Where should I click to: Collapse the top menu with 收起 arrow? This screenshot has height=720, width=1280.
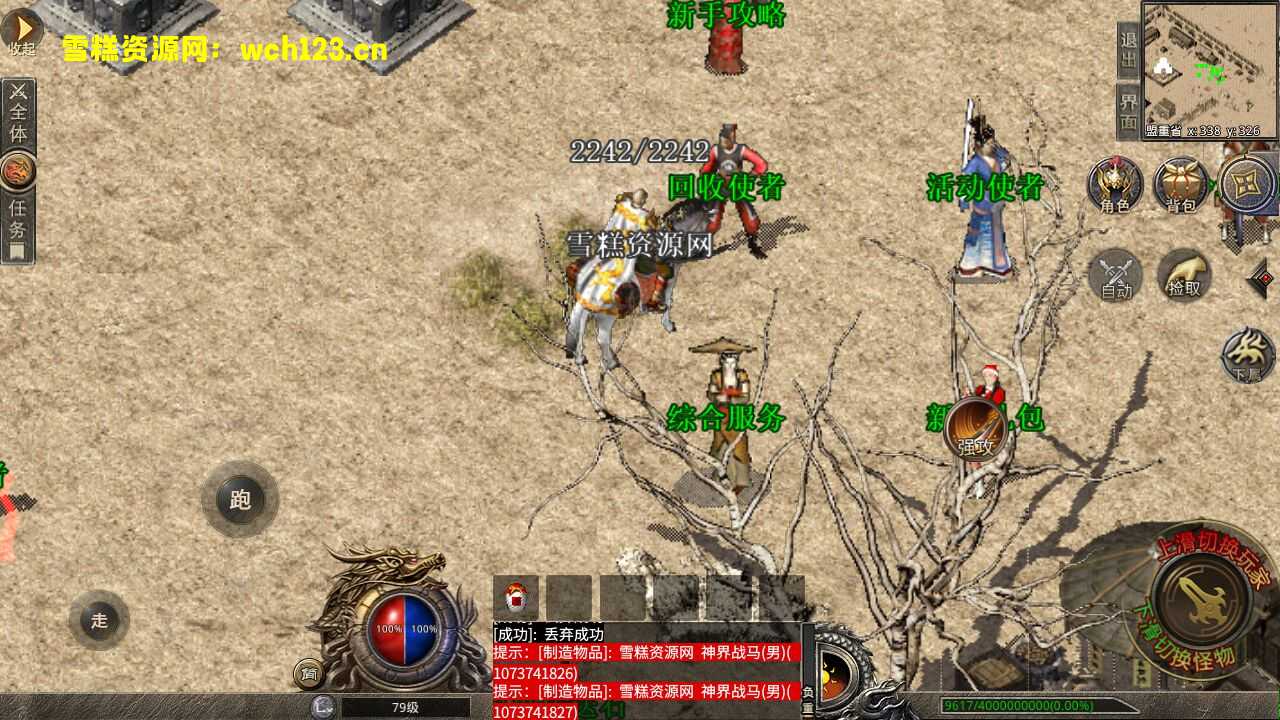tap(21, 32)
